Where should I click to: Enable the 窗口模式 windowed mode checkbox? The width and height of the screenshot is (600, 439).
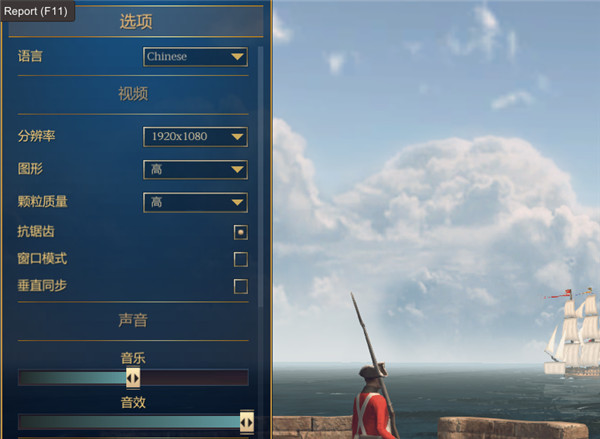[x=240, y=260]
